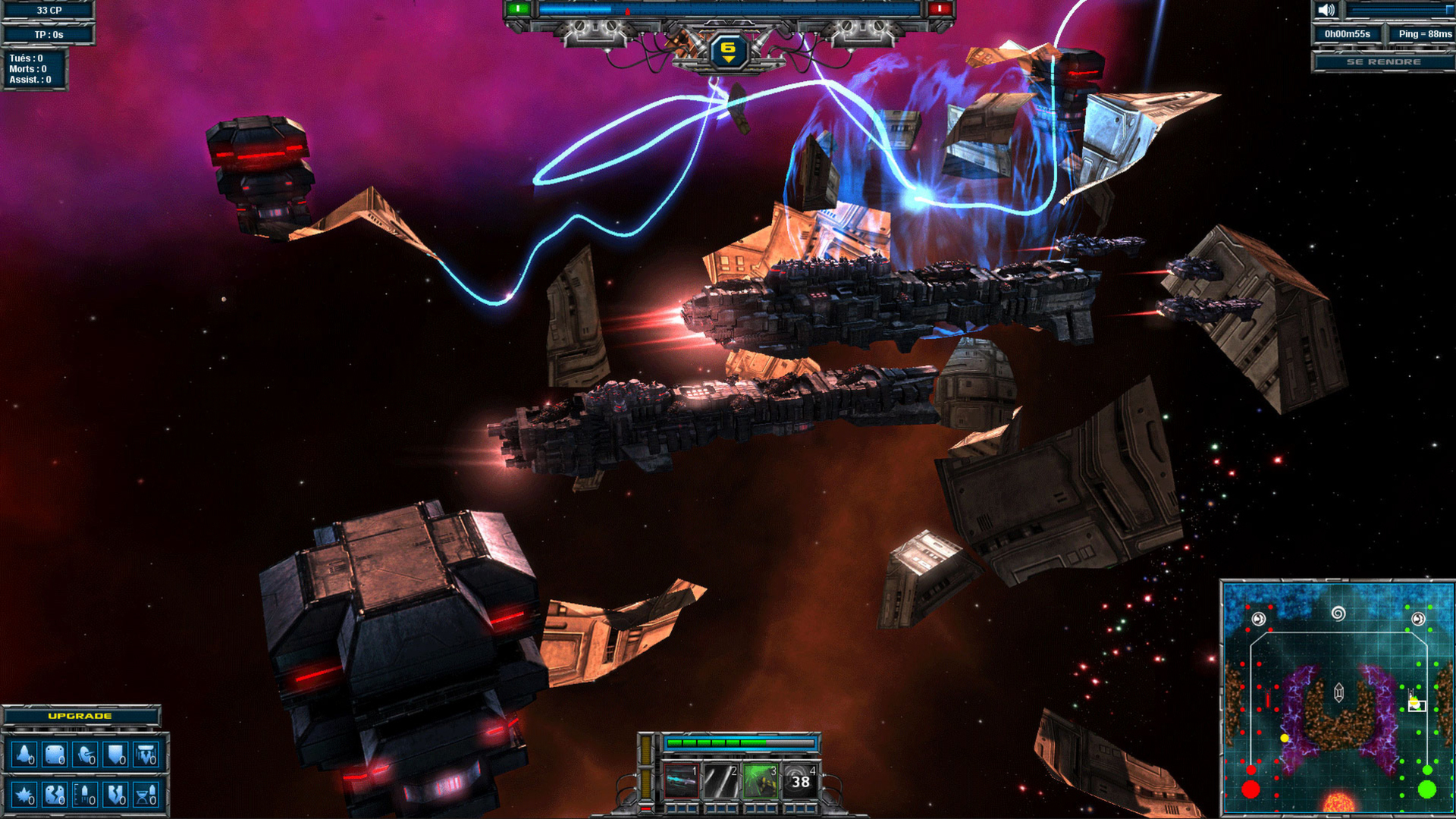Choose the thruster engine upgrade

tap(146, 755)
